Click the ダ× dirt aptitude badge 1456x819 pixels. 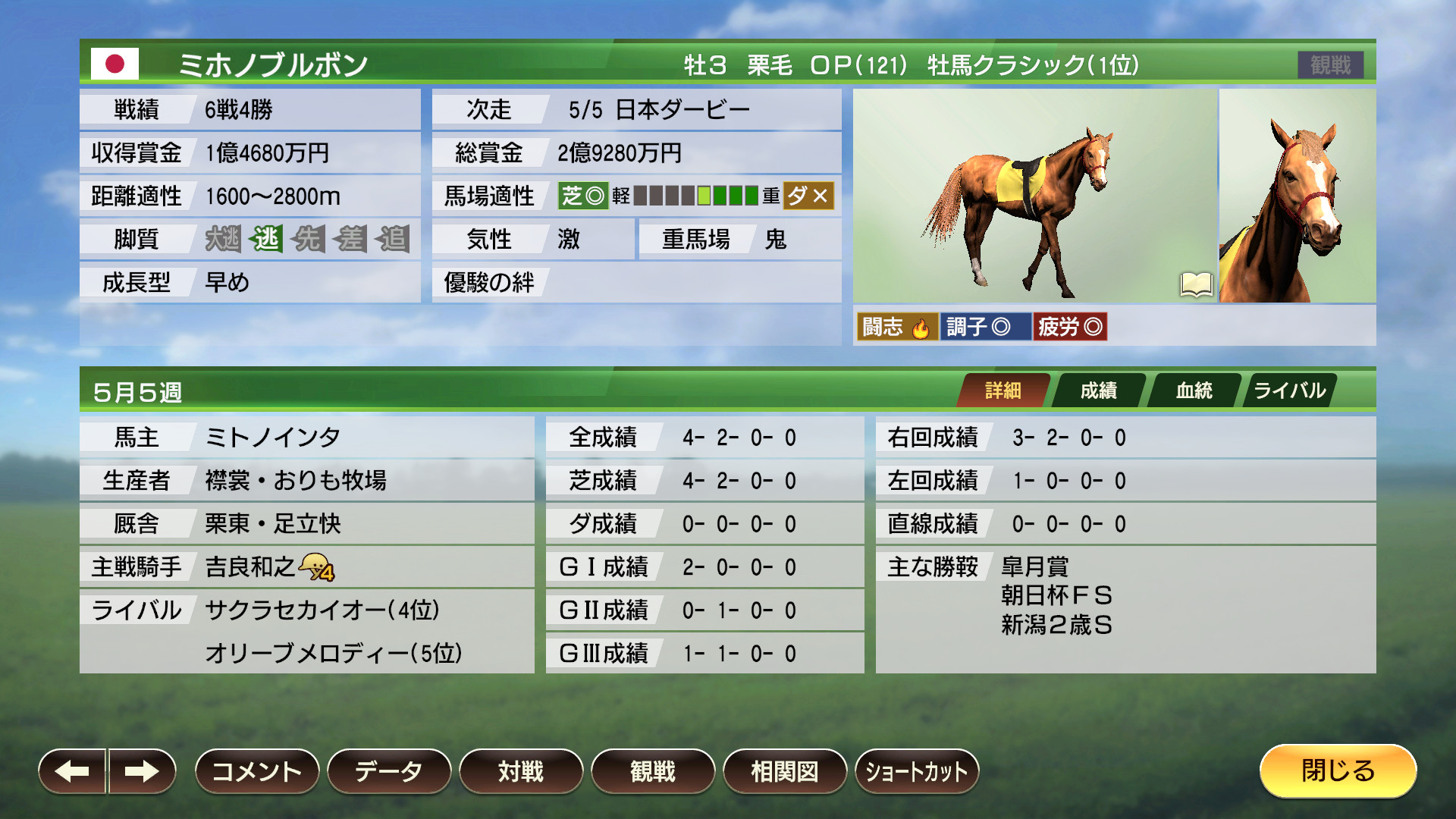click(x=811, y=196)
